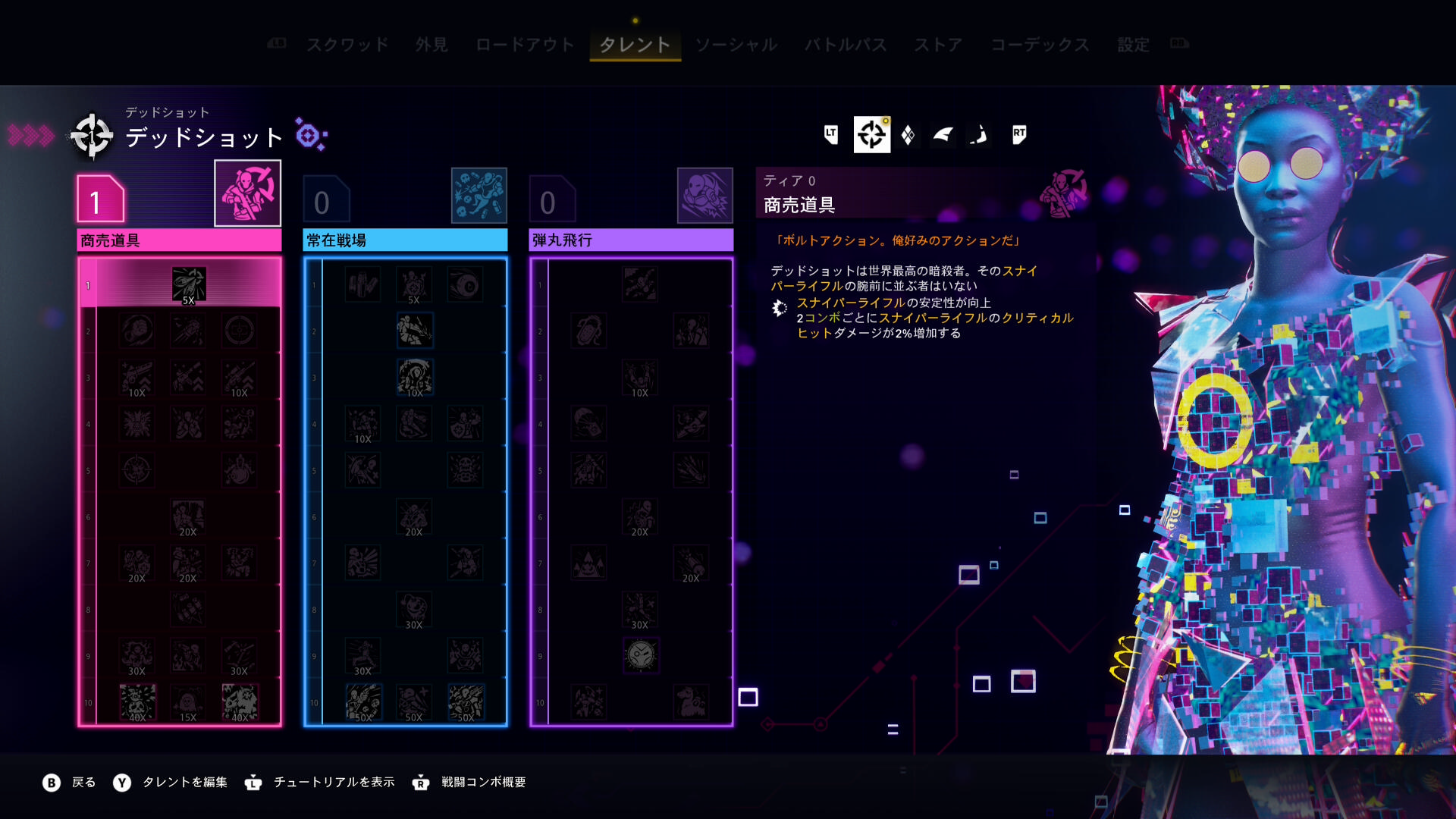This screenshot has width=1456, height=819.
Task: Open the スクワッド tab
Action: click(x=347, y=45)
